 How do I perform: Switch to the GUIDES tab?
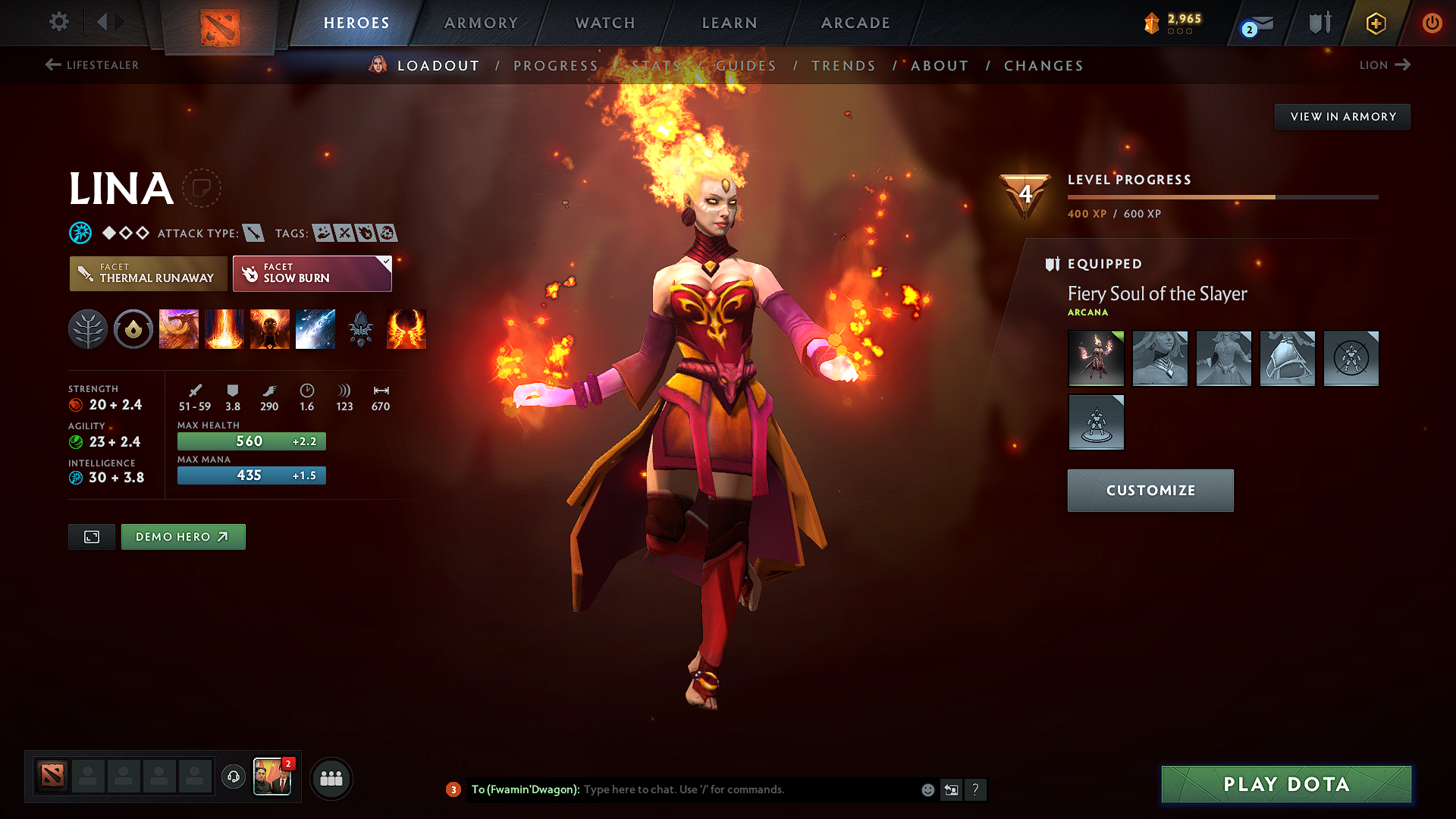(x=745, y=65)
